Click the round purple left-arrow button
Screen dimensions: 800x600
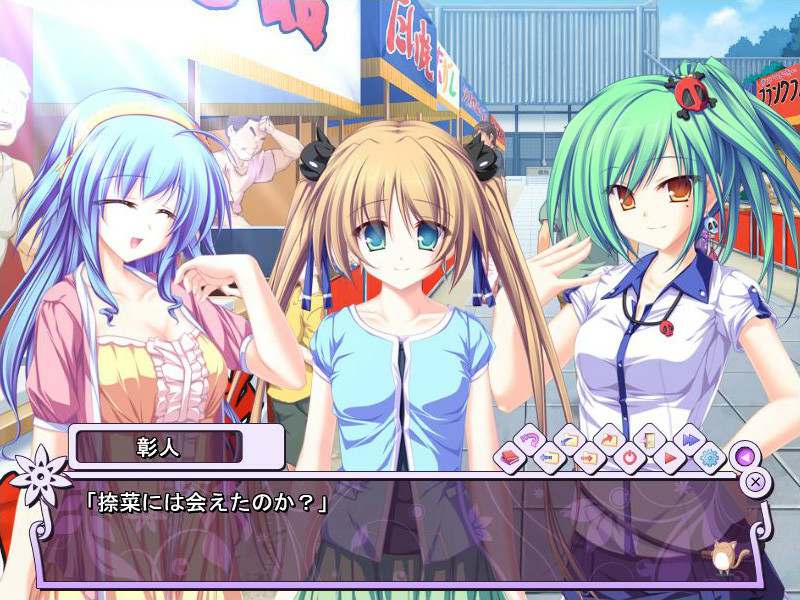[742, 455]
